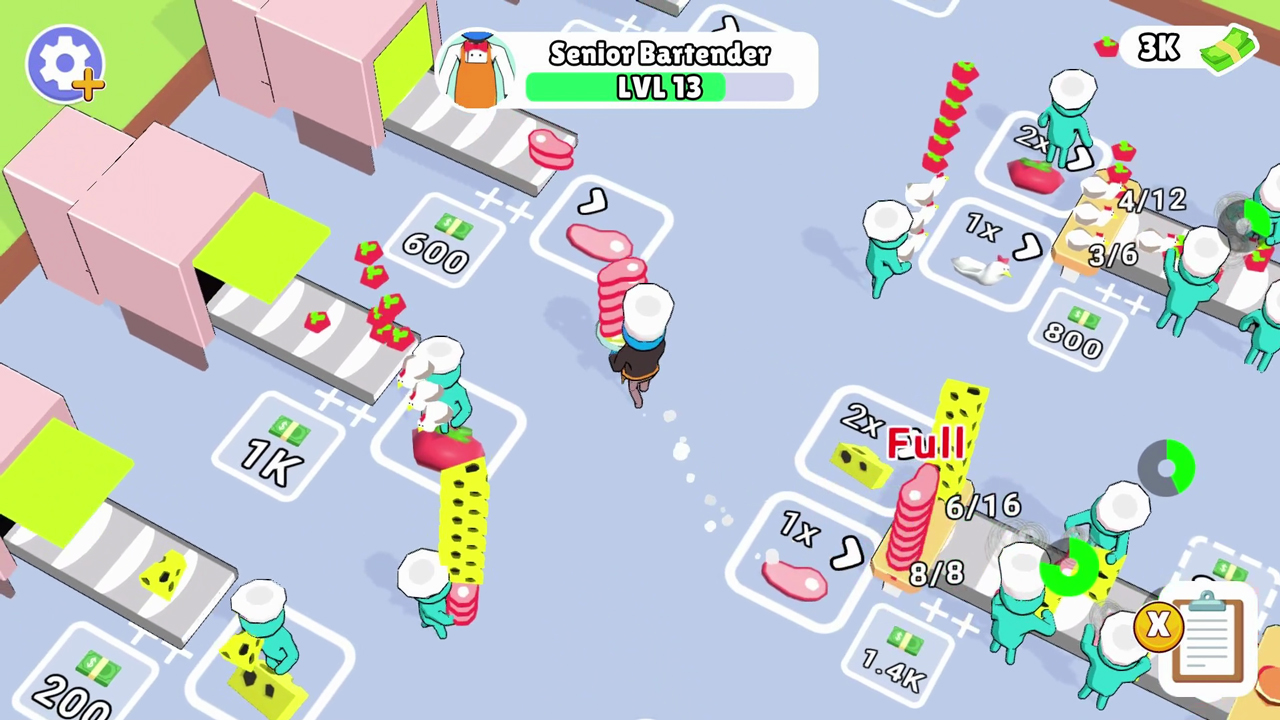
Task: Dismiss the clipboard with the X coin button
Action: point(1157,627)
